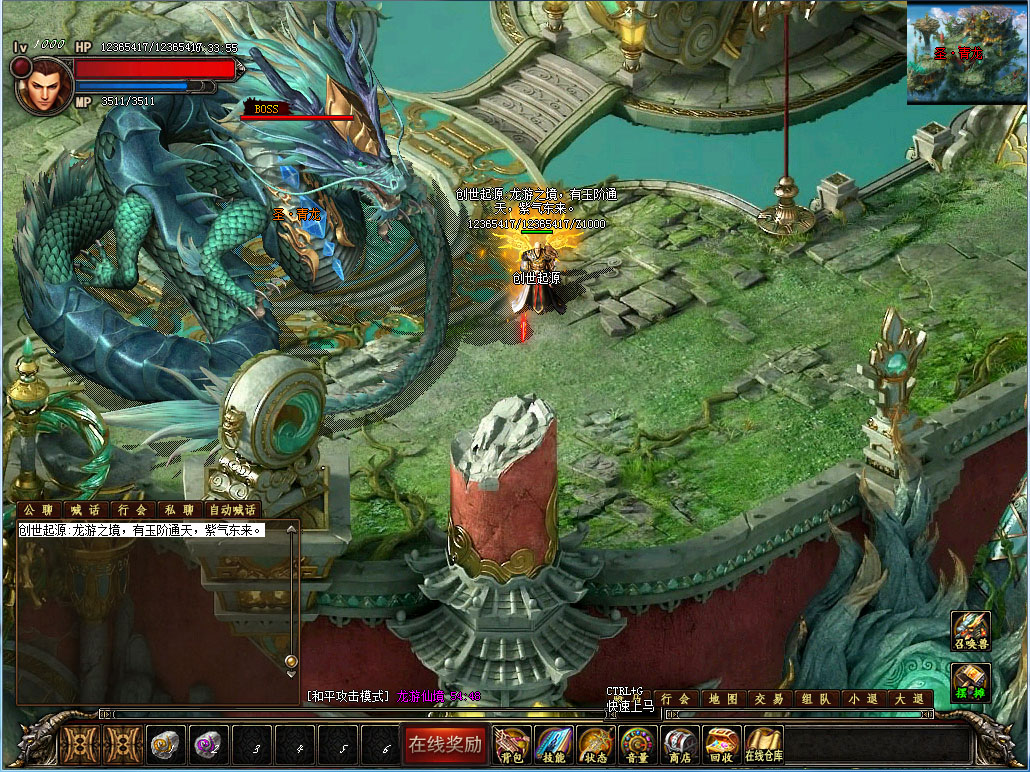Viewport: 1030px width, 772px height.
Task: Open the 回收 recycle chest
Action: tap(721, 744)
